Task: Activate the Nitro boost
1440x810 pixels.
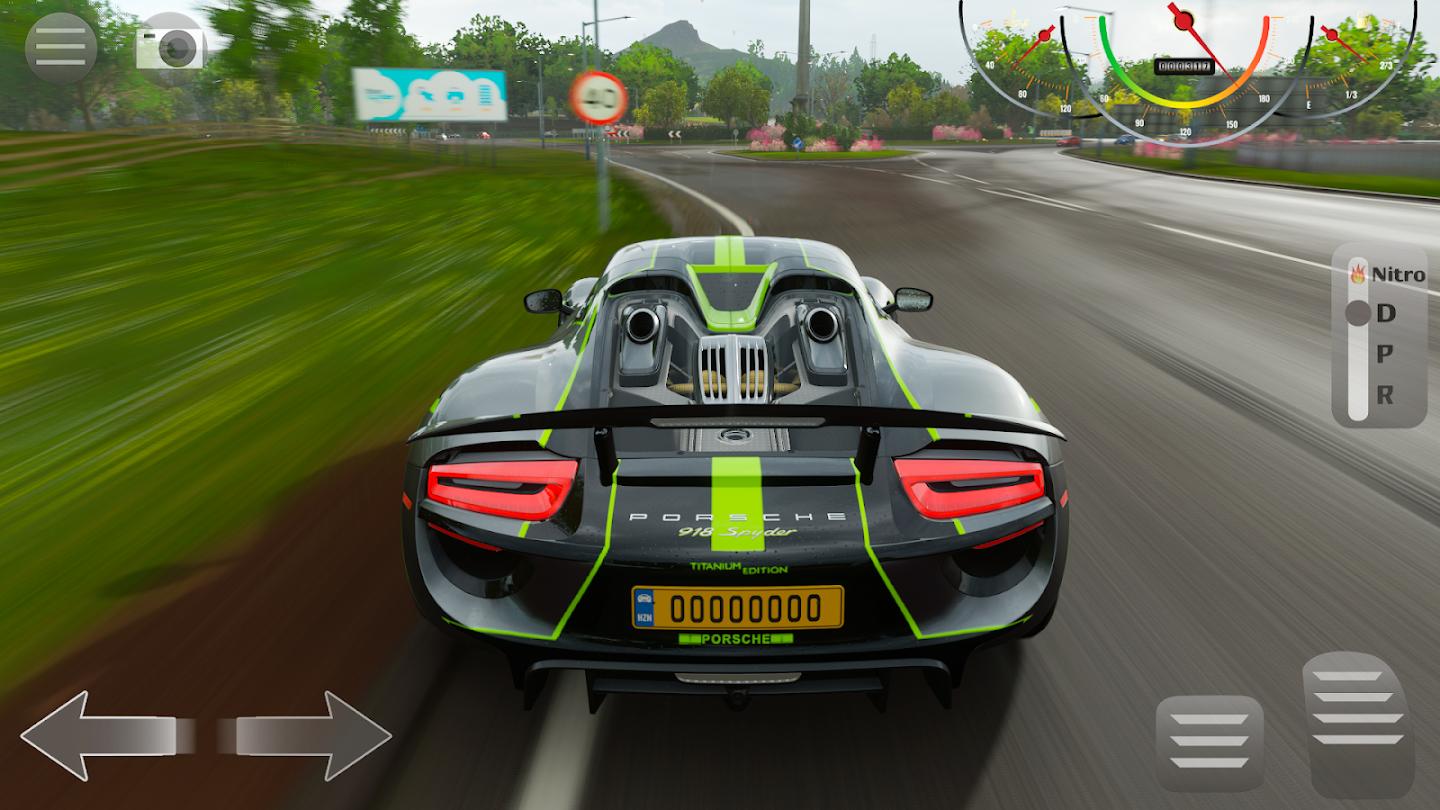Action: point(1388,274)
